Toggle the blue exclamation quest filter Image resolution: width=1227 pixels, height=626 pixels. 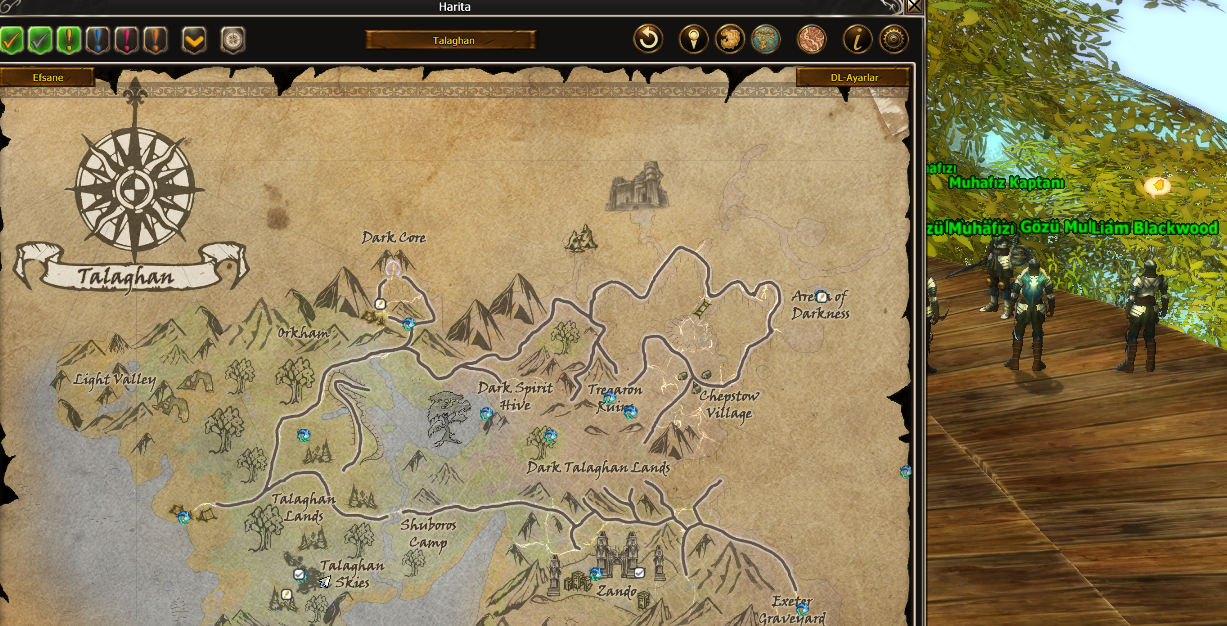tap(97, 40)
